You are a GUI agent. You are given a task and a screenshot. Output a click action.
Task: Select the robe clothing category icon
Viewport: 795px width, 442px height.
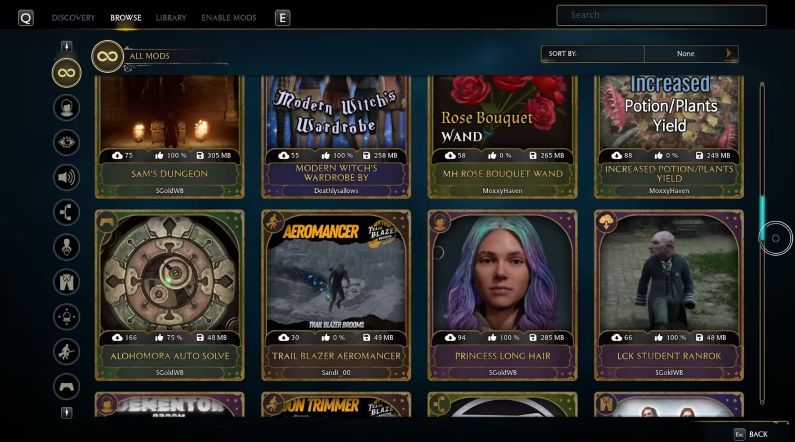pyautogui.click(x=67, y=282)
